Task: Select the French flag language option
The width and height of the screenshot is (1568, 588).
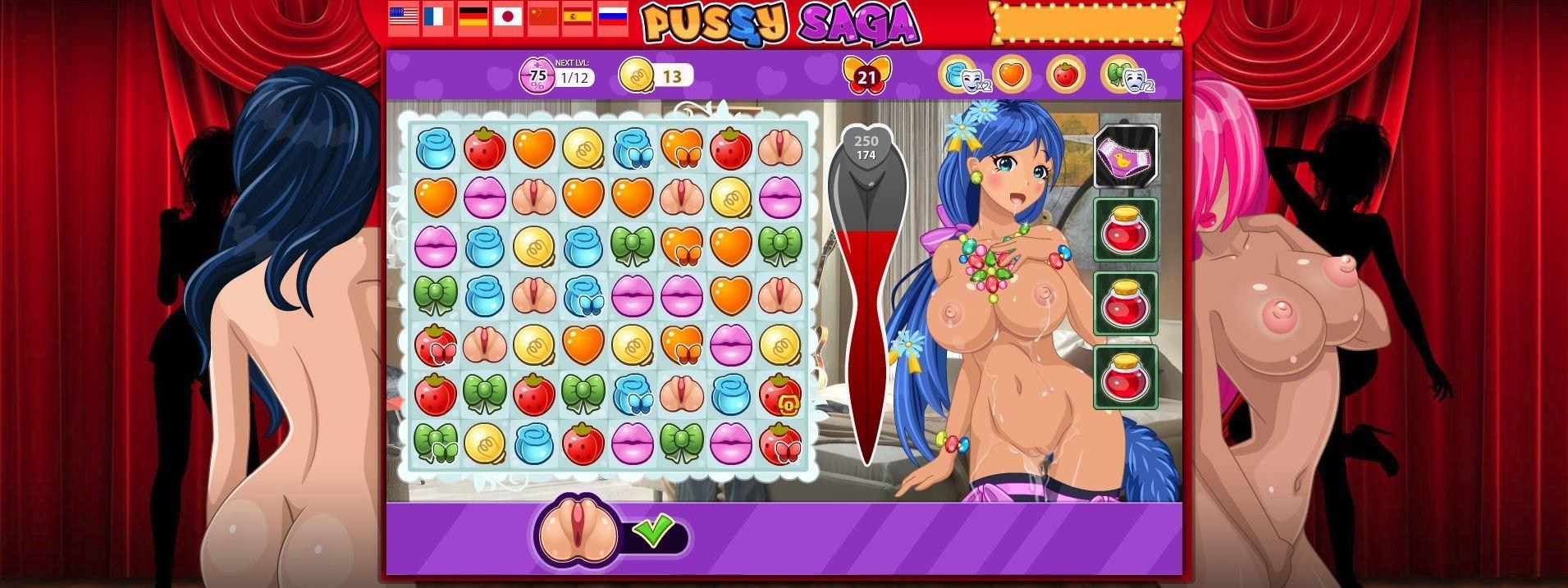Action: click(x=438, y=16)
